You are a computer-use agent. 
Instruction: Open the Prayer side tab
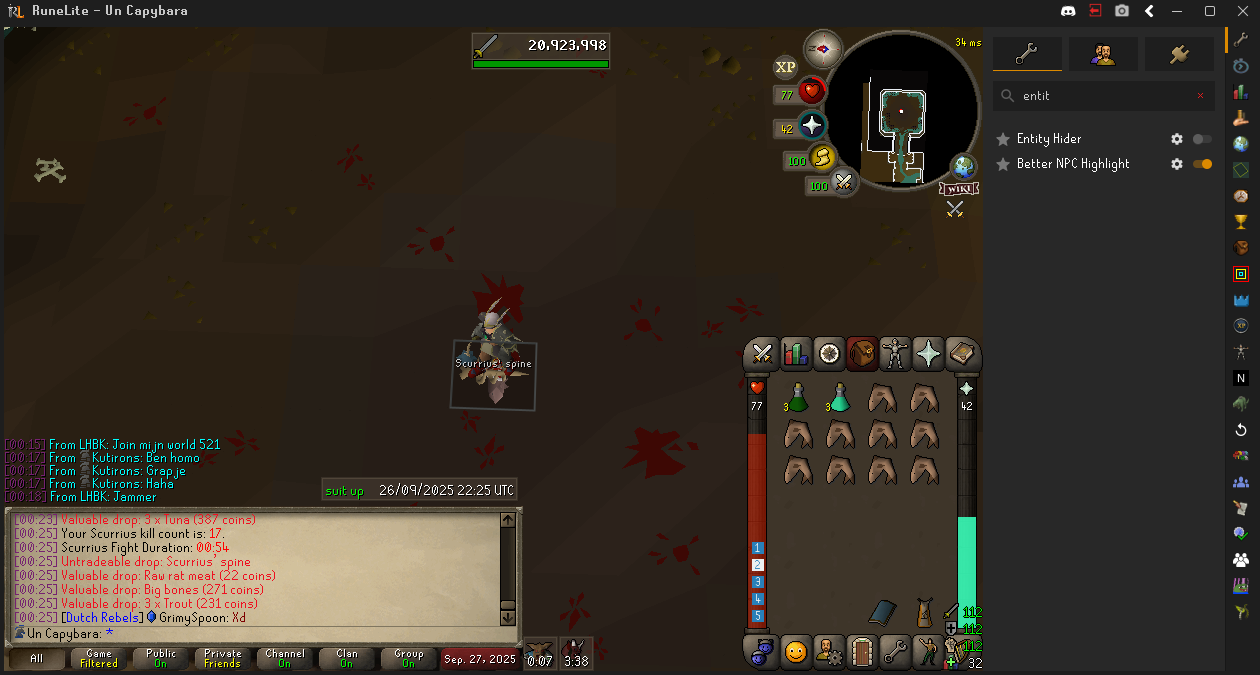coord(929,354)
